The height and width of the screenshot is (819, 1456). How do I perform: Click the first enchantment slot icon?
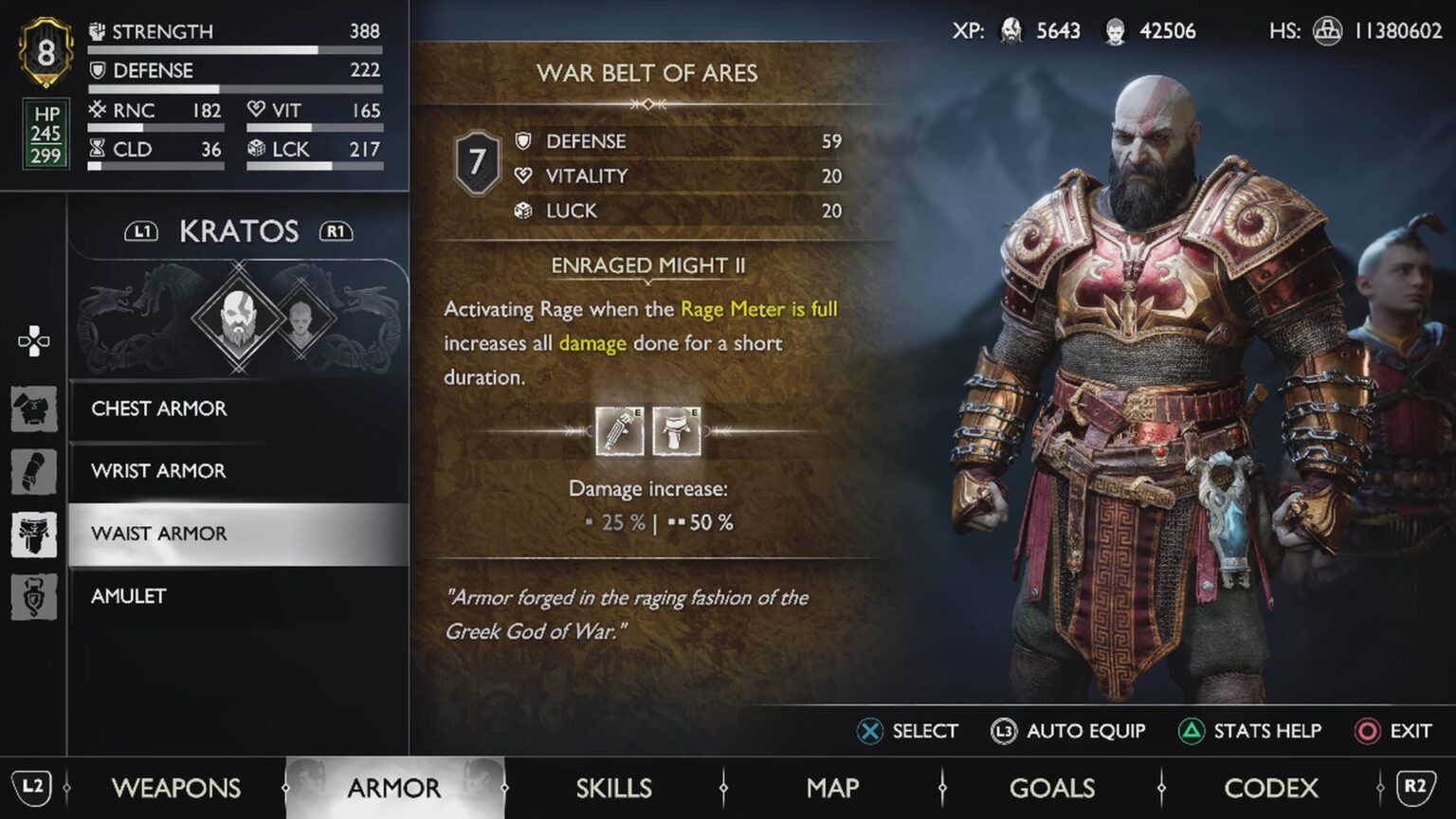coord(621,431)
